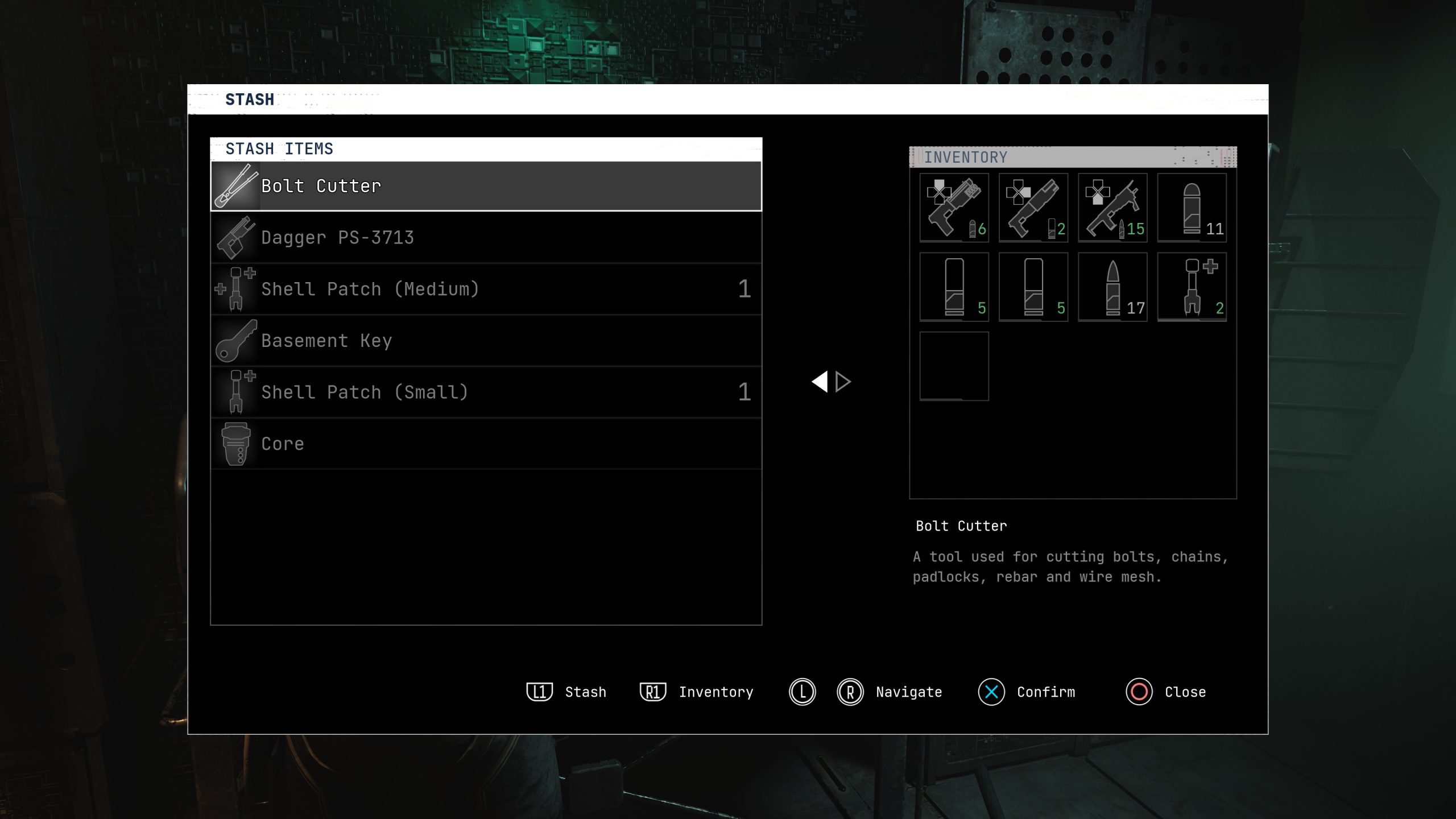The height and width of the screenshot is (819, 1456).
Task: Select the inventory shell patch with count 2
Action: click(x=1192, y=287)
